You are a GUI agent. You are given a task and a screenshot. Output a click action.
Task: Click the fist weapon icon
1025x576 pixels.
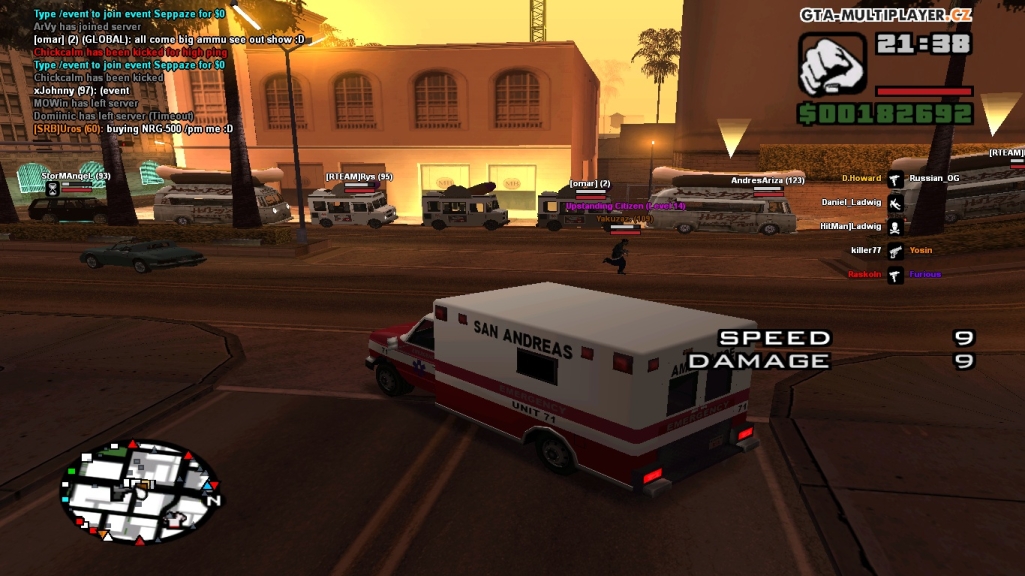pyautogui.click(x=832, y=64)
